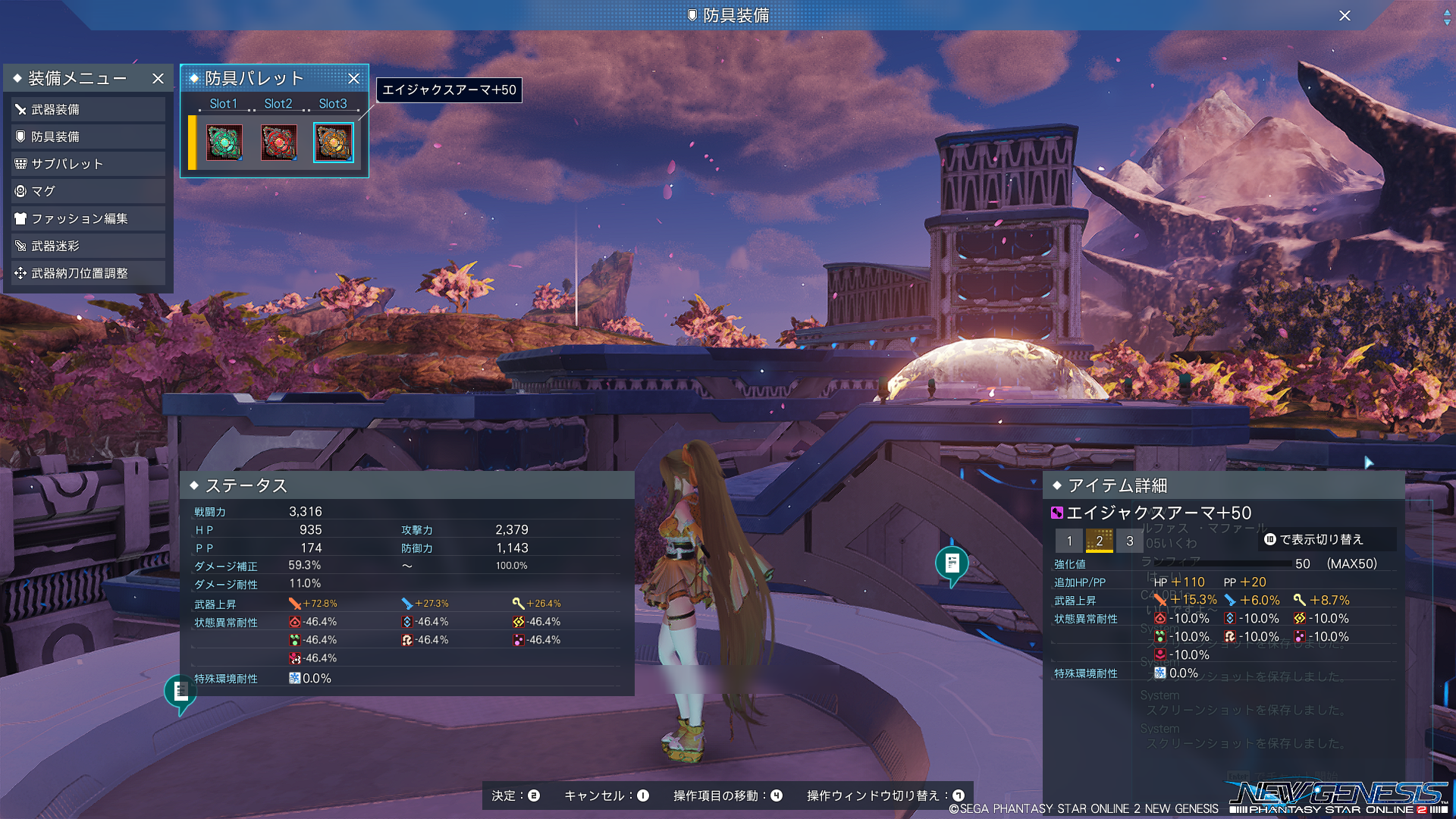Select the 防具装備 armor equipment entry
Screen dimensions: 1456x819
click(x=87, y=137)
